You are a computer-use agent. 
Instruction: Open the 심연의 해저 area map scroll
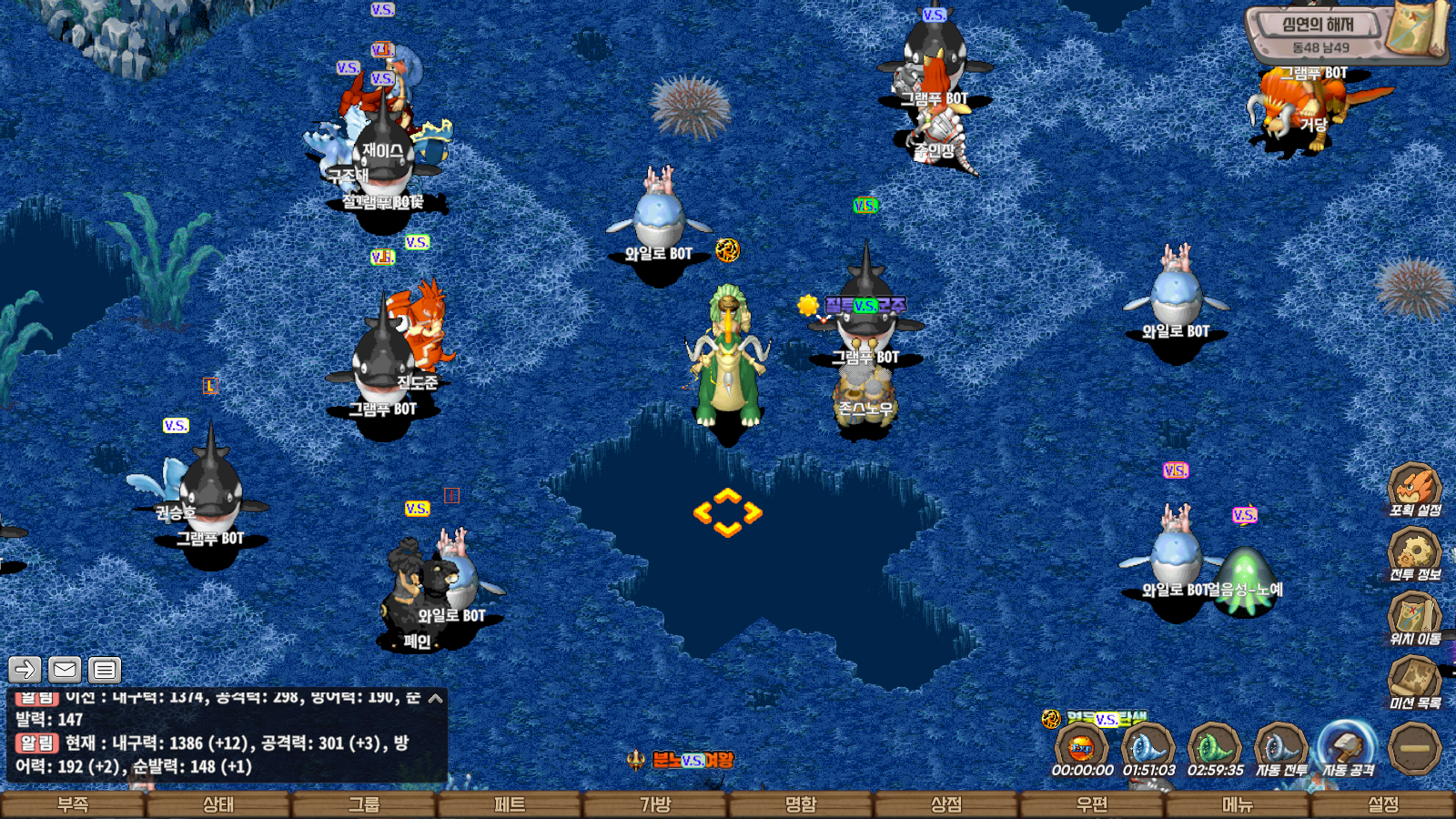(x=1416, y=30)
